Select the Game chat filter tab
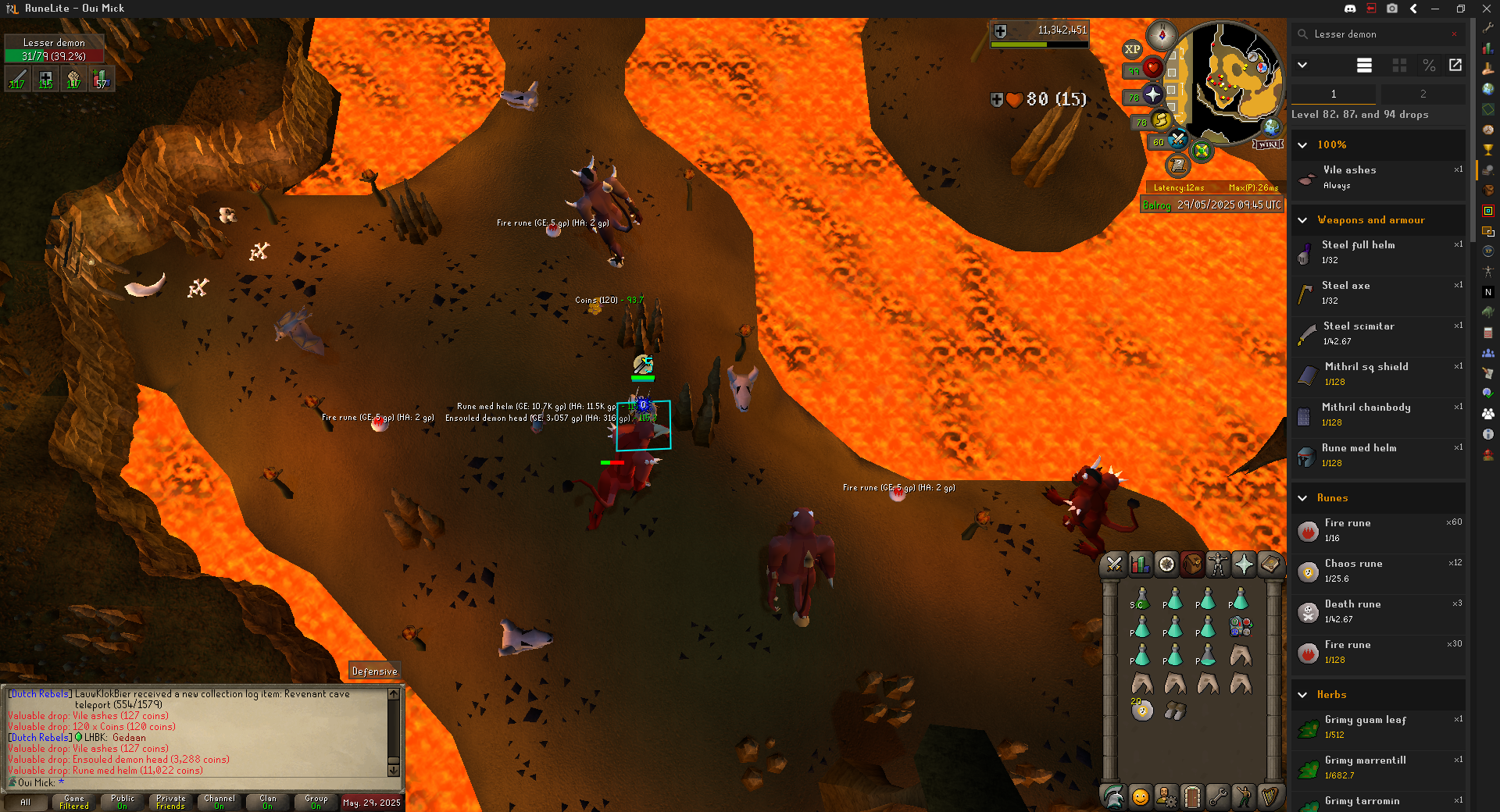This screenshot has width=1500, height=812. pyautogui.click(x=74, y=802)
